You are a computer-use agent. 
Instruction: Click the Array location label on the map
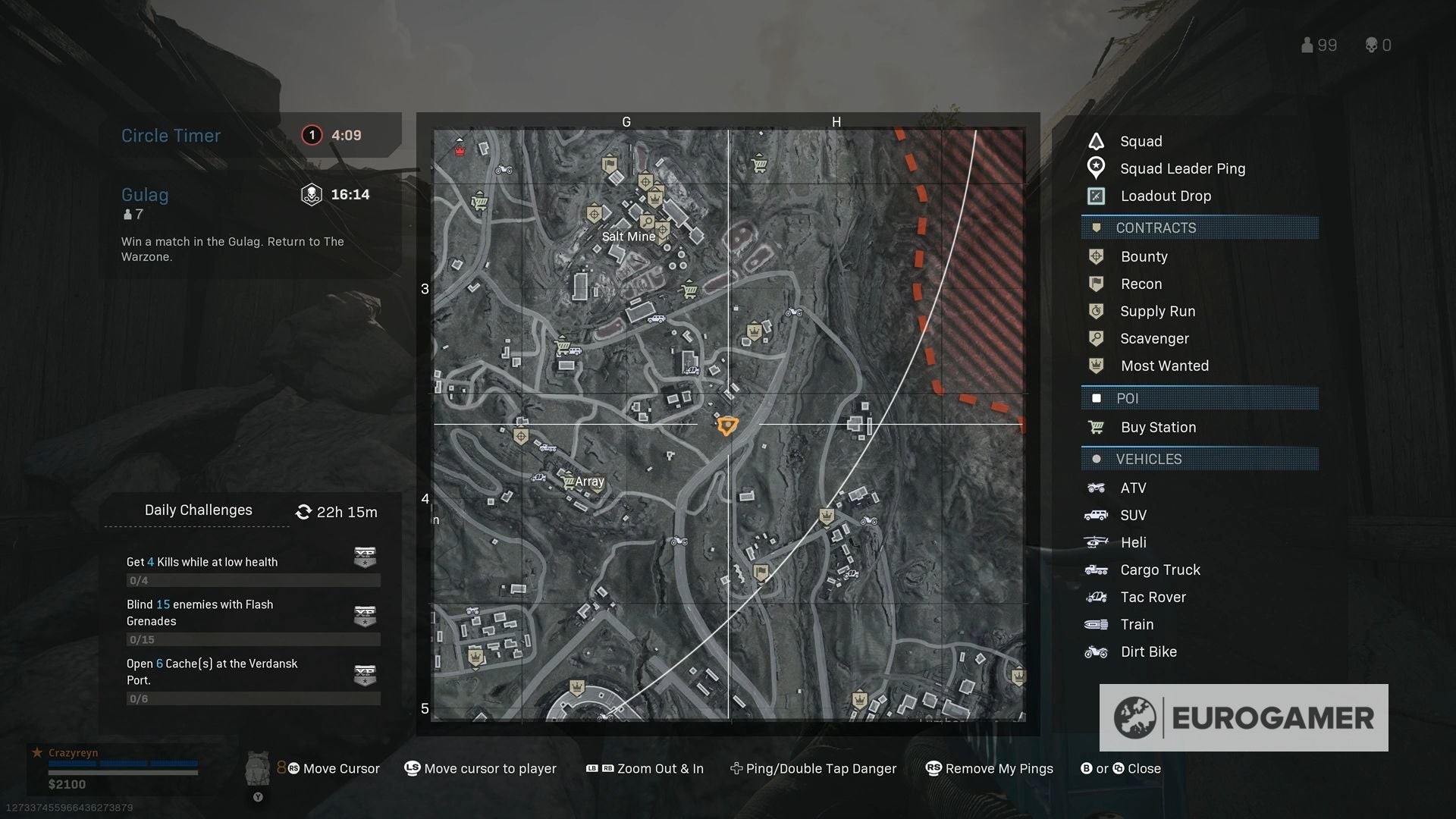click(589, 482)
